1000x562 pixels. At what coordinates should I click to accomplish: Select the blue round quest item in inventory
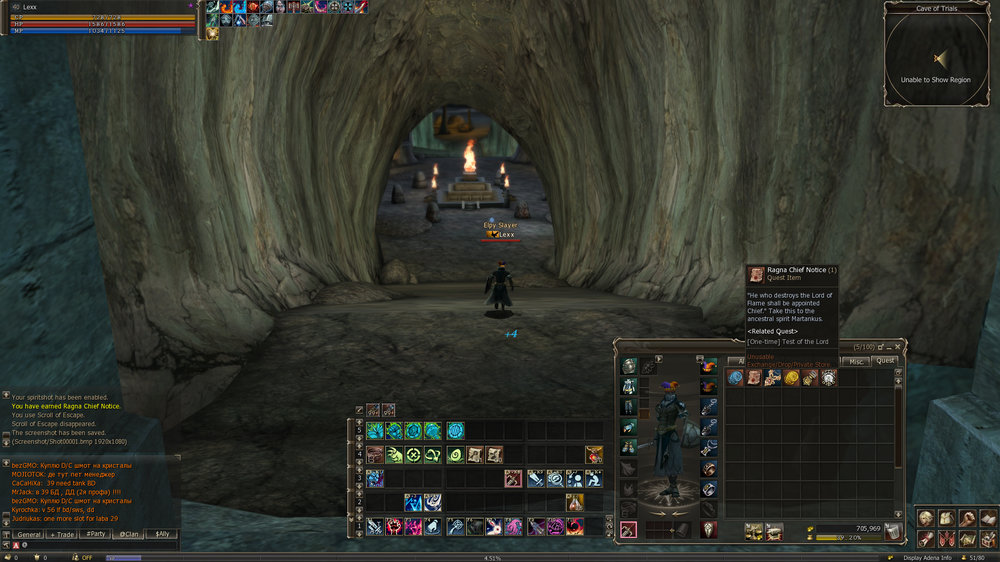[x=735, y=378]
